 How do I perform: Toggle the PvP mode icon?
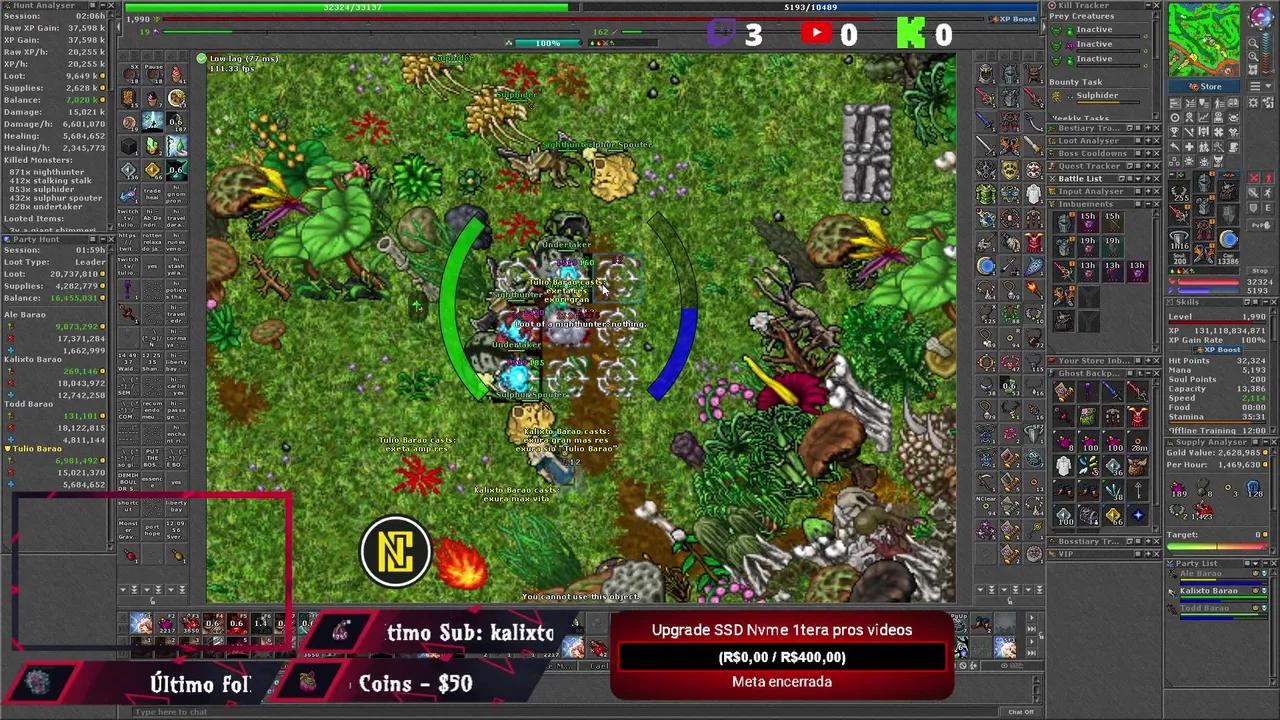tap(1260, 224)
